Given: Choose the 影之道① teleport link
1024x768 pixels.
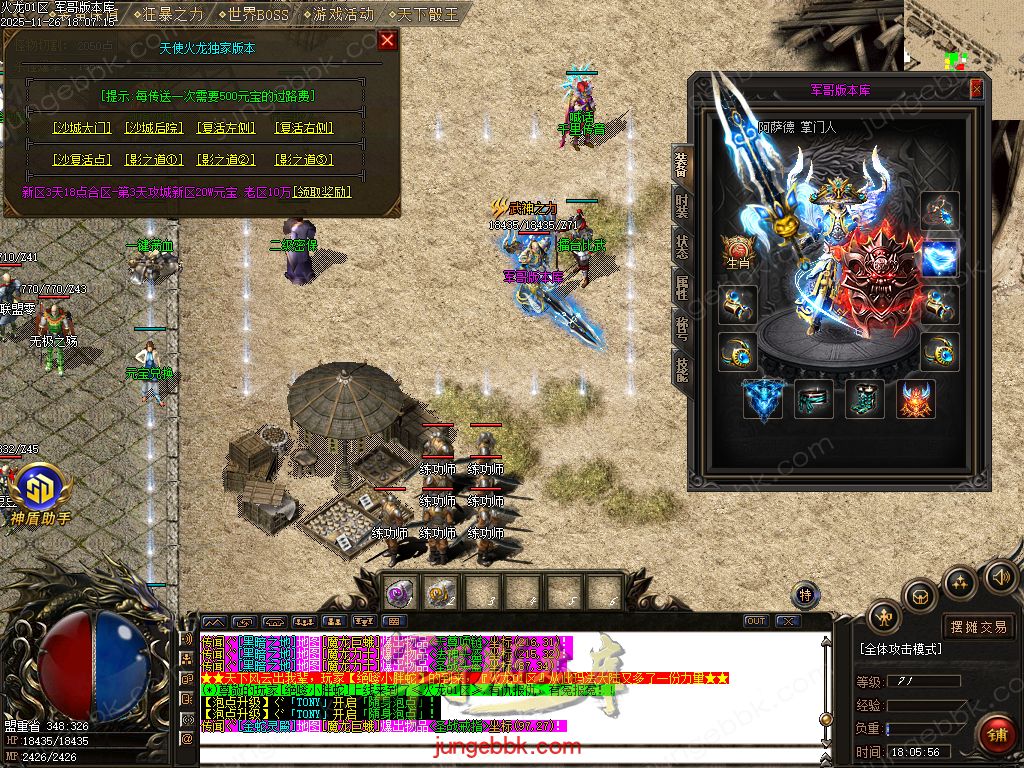Looking at the screenshot, I should (154, 160).
